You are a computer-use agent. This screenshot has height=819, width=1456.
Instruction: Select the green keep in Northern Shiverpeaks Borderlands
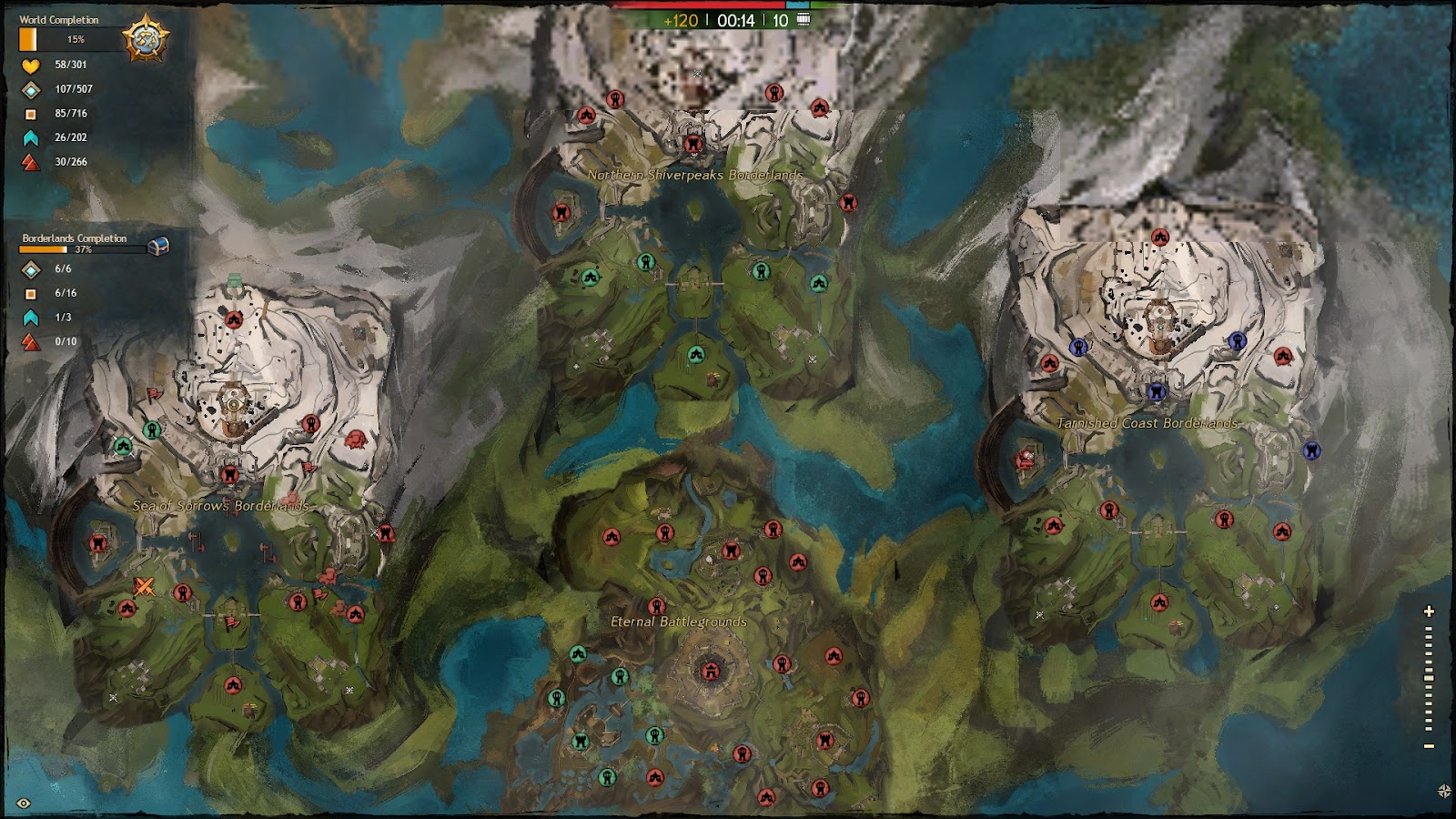[x=648, y=260]
